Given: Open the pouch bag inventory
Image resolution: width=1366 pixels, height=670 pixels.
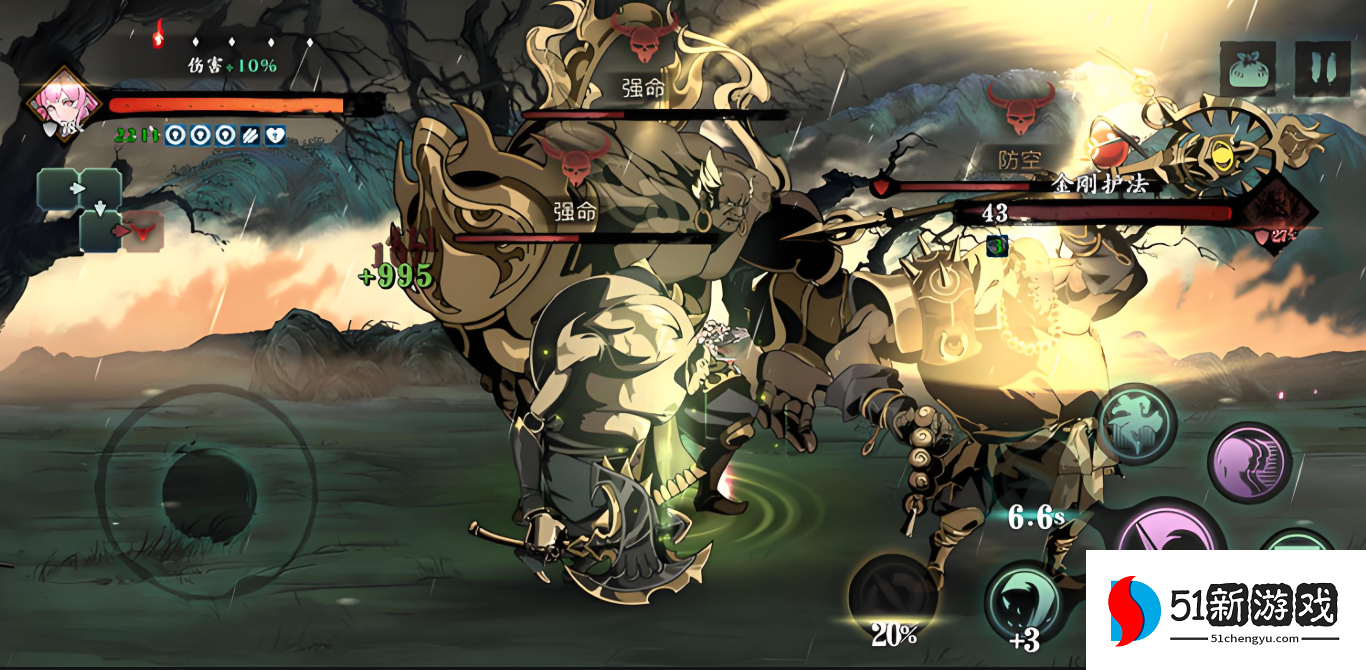Looking at the screenshot, I should (x=1247, y=68).
